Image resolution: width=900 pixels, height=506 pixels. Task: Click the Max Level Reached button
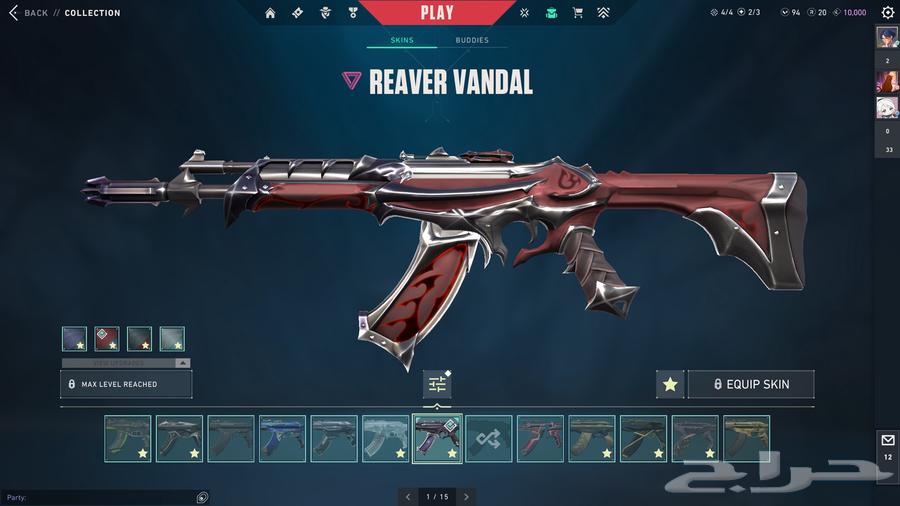126,384
